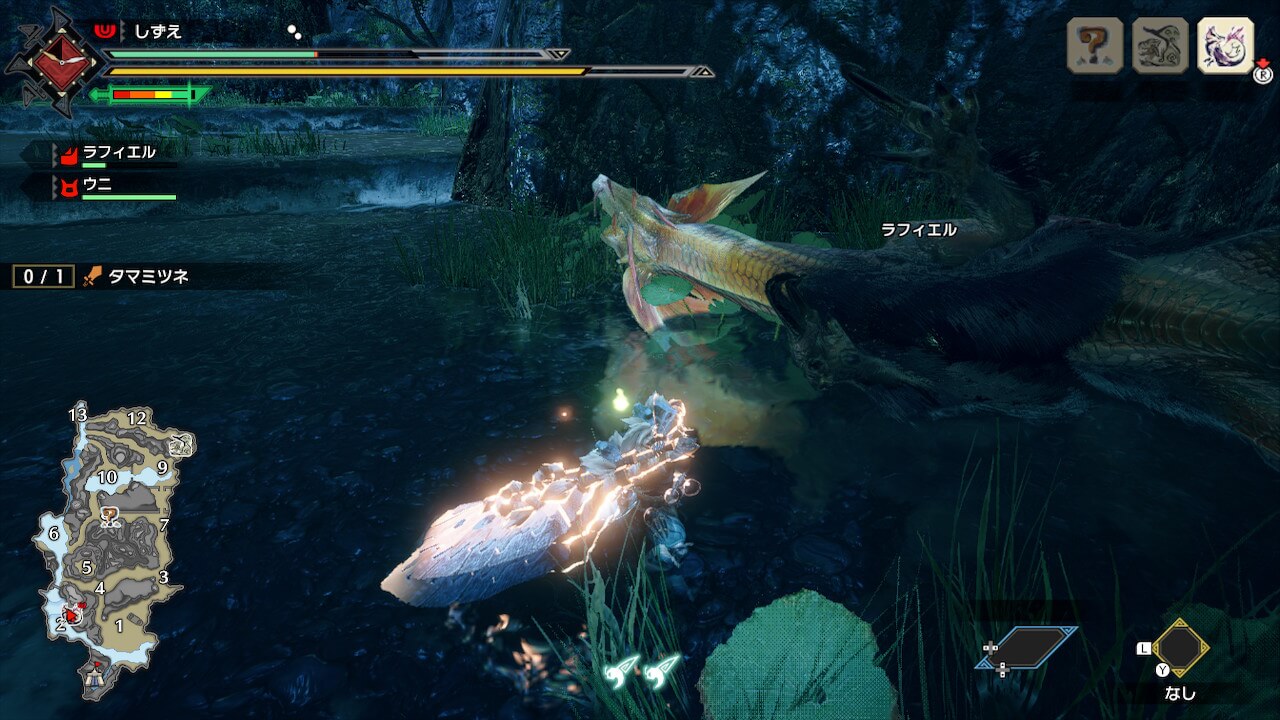Image resolution: width=1280 pixels, height=720 pixels.
Task: Select area 1 on the minimap
Action: click(119, 627)
